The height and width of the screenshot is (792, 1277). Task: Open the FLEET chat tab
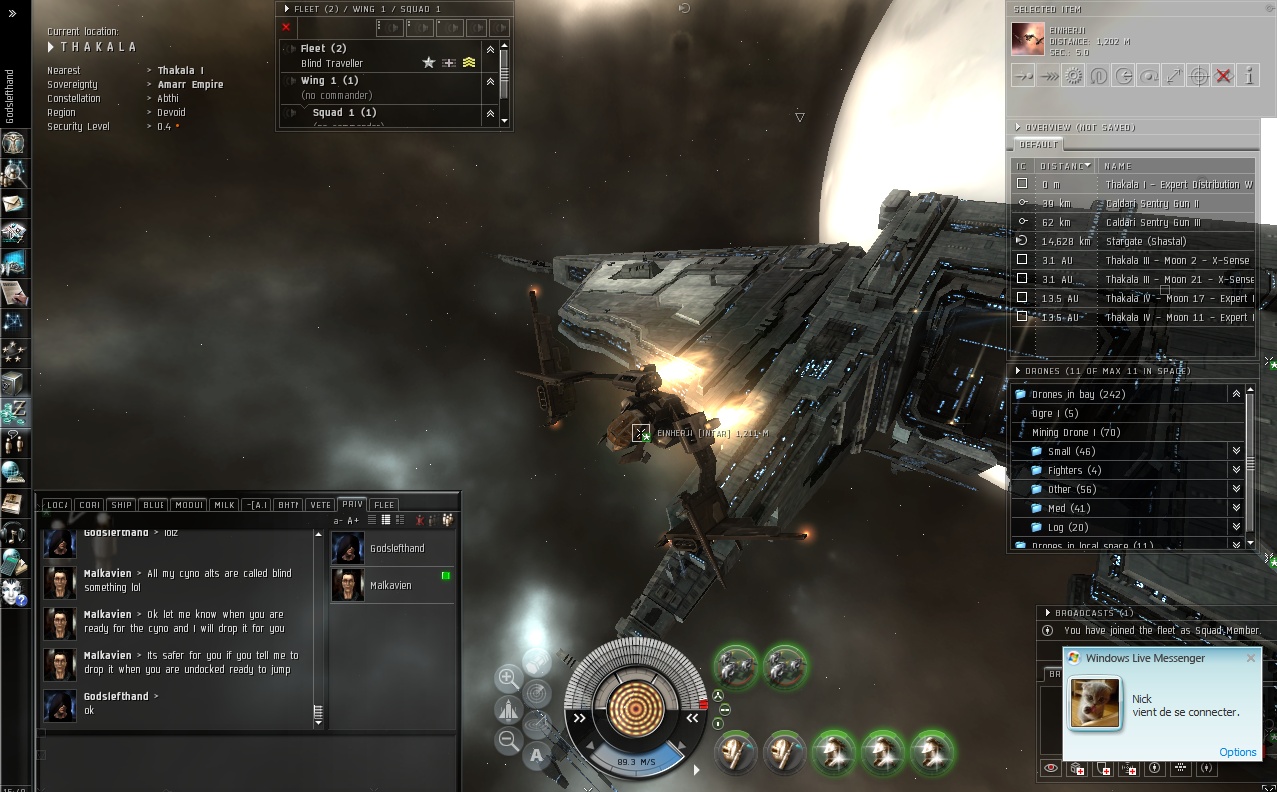384,505
